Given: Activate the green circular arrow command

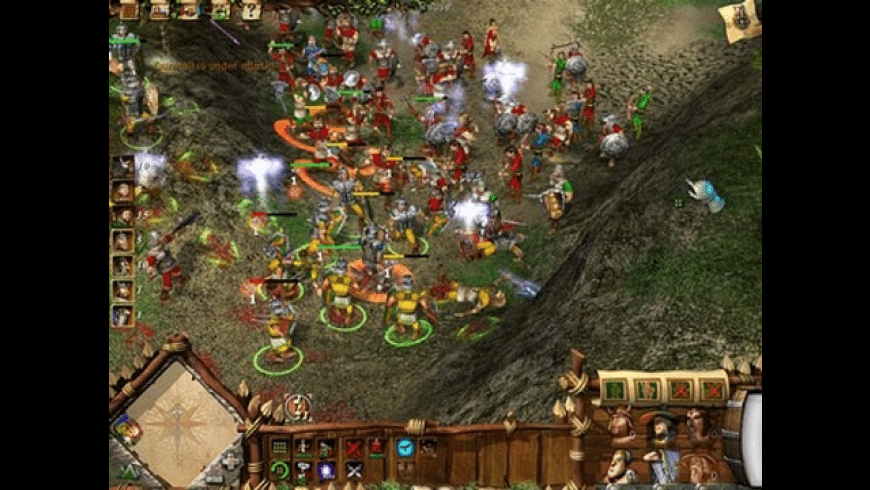Looking at the screenshot, I should tap(280, 470).
